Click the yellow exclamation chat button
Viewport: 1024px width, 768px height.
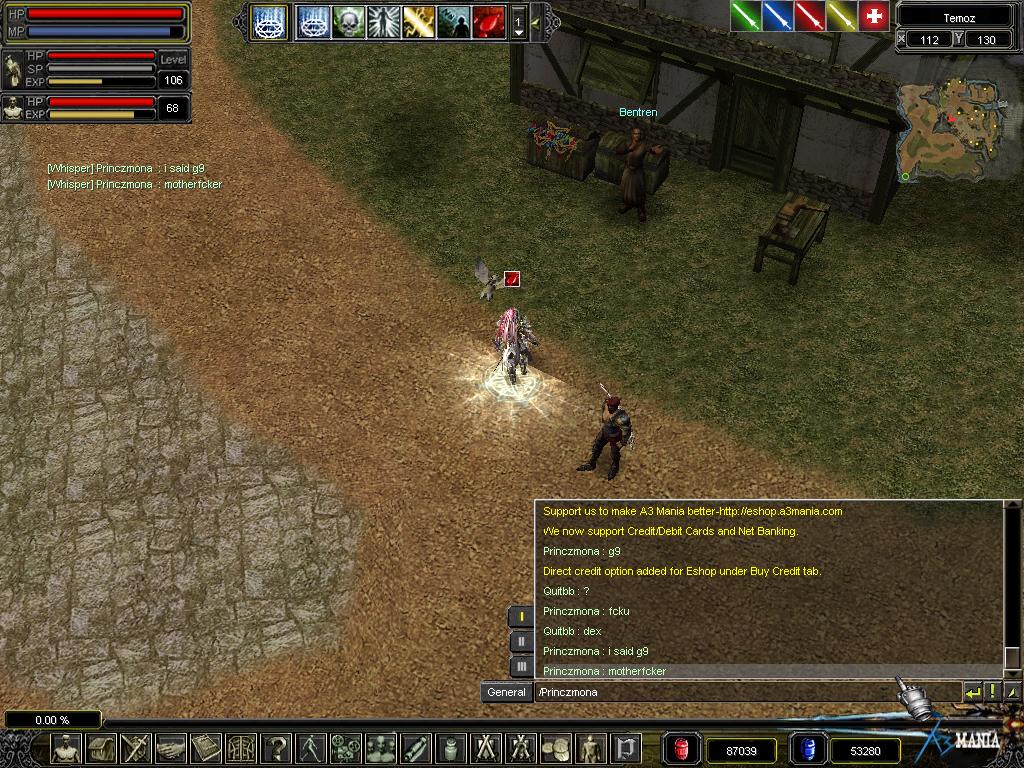pyautogui.click(x=993, y=692)
